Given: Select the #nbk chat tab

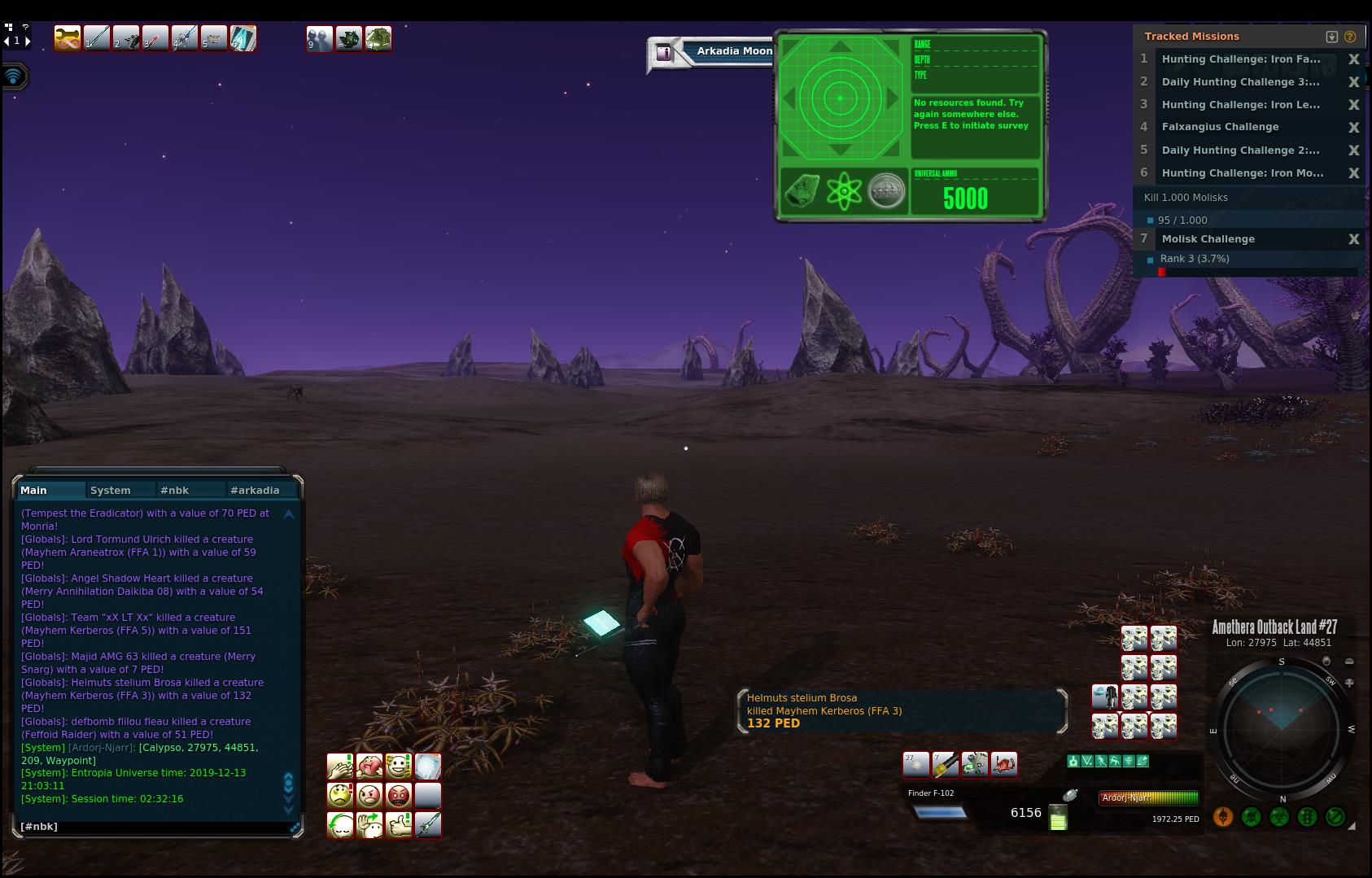Looking at the screenshot, I should point(175,490).
